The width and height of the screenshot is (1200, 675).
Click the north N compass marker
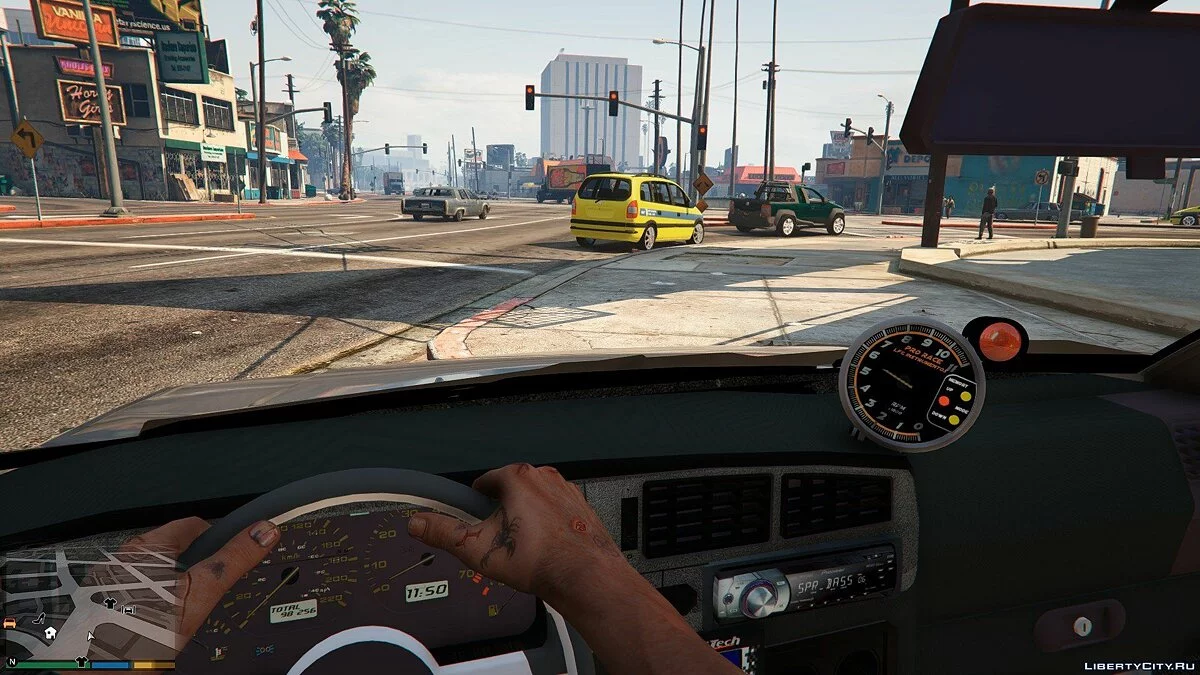pyautogui.click(x=12, y=662)
